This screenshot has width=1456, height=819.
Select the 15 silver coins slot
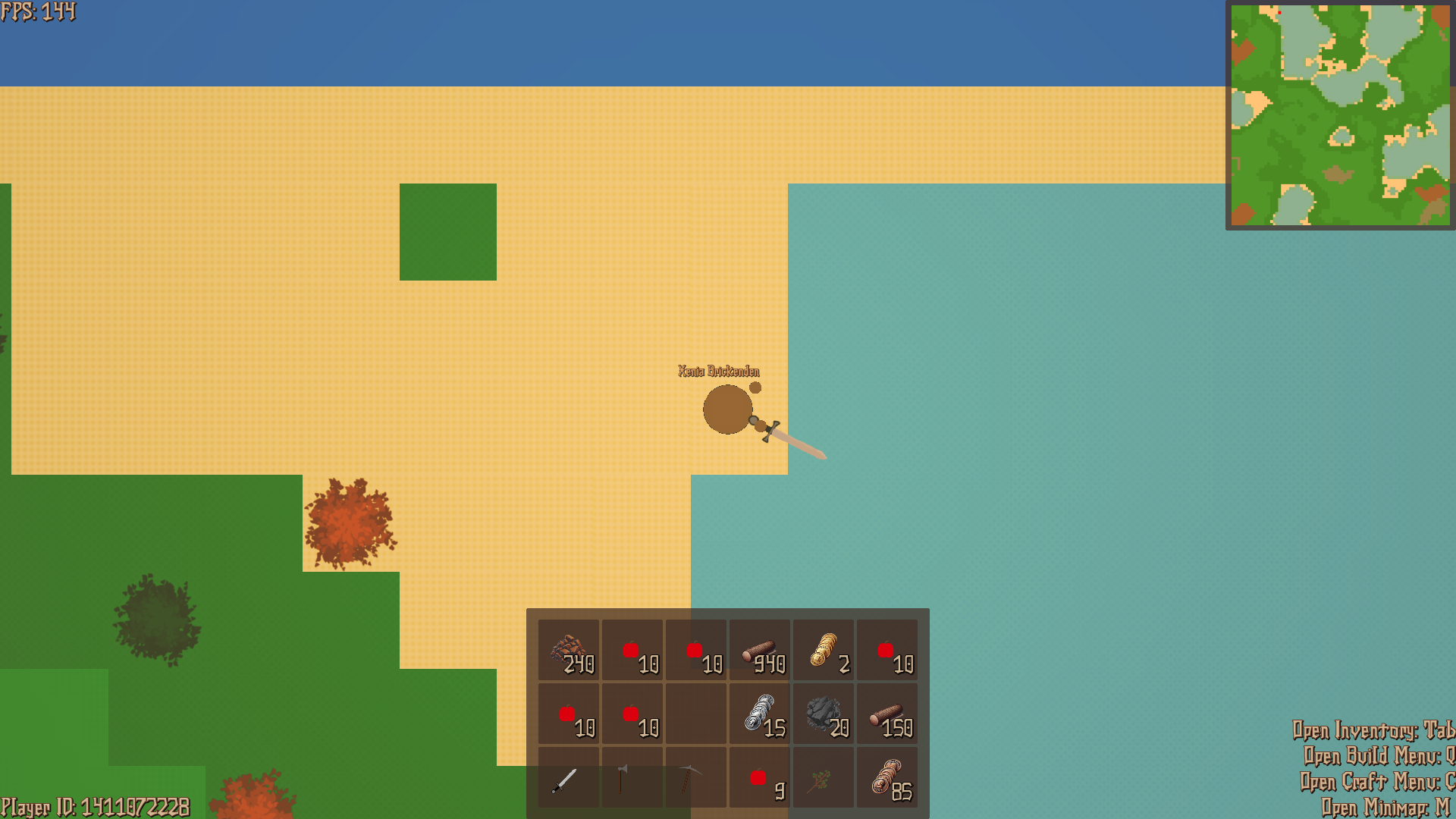click(x=760, y=713)
